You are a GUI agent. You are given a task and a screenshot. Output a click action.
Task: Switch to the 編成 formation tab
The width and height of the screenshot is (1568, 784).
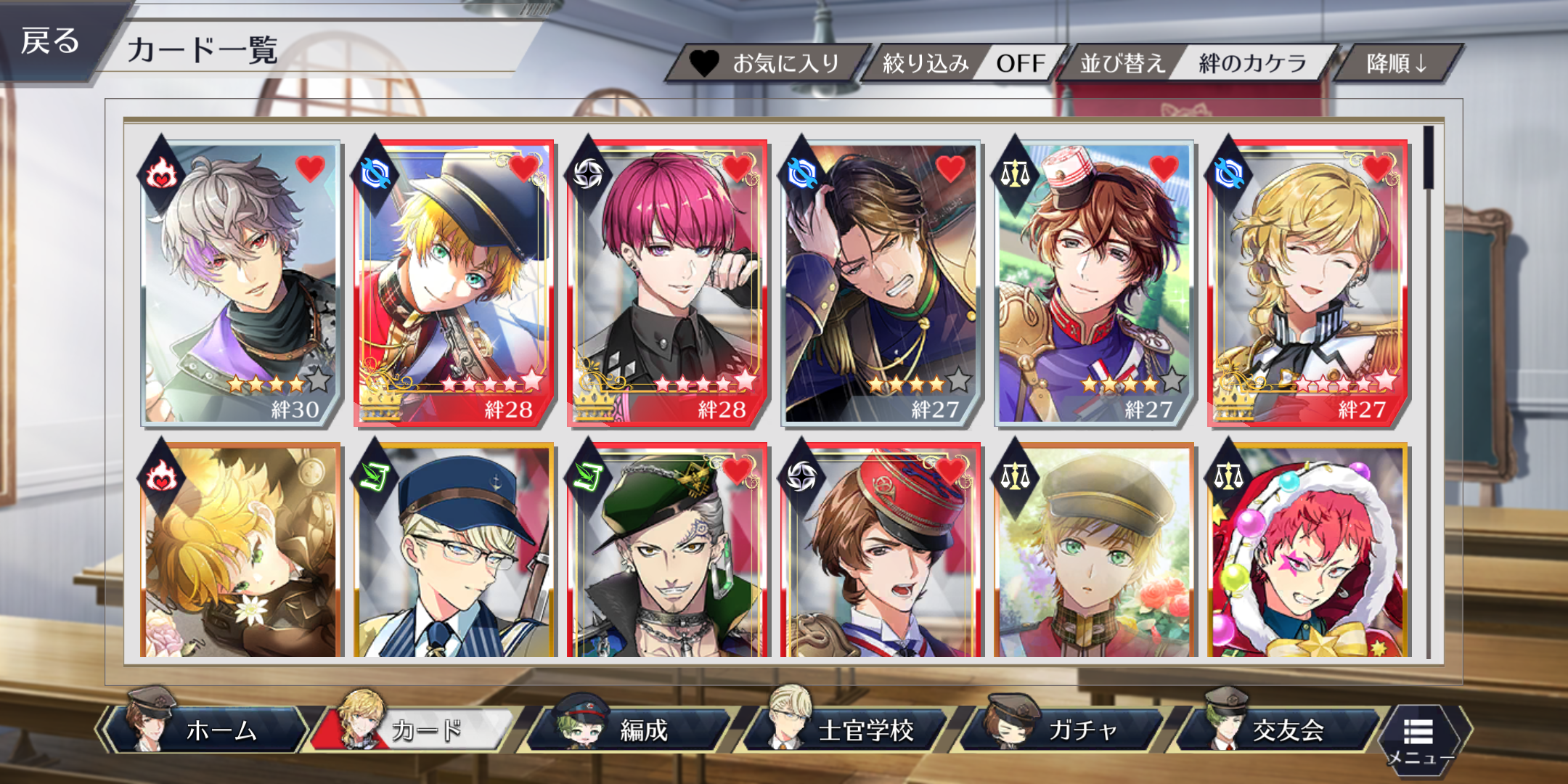click(x=632, y=730)
